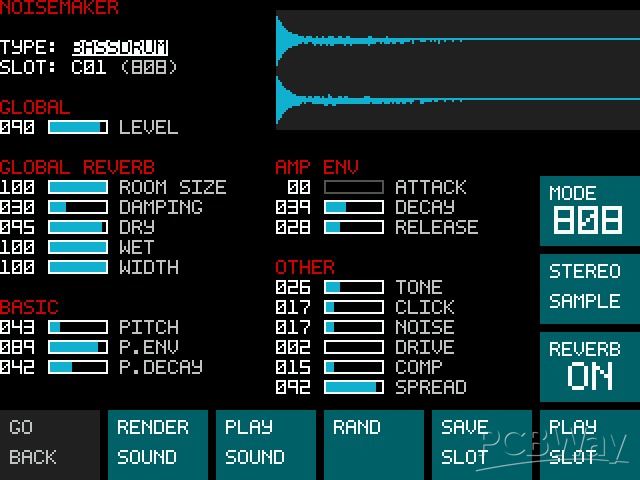The image size is (640, 480).
Task: Adjust the Pitch slider
Action: point(78,327)
